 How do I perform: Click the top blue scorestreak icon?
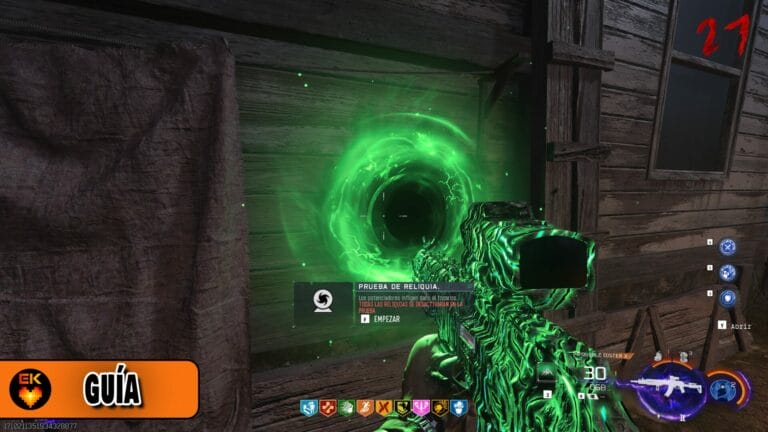[727, 245]
